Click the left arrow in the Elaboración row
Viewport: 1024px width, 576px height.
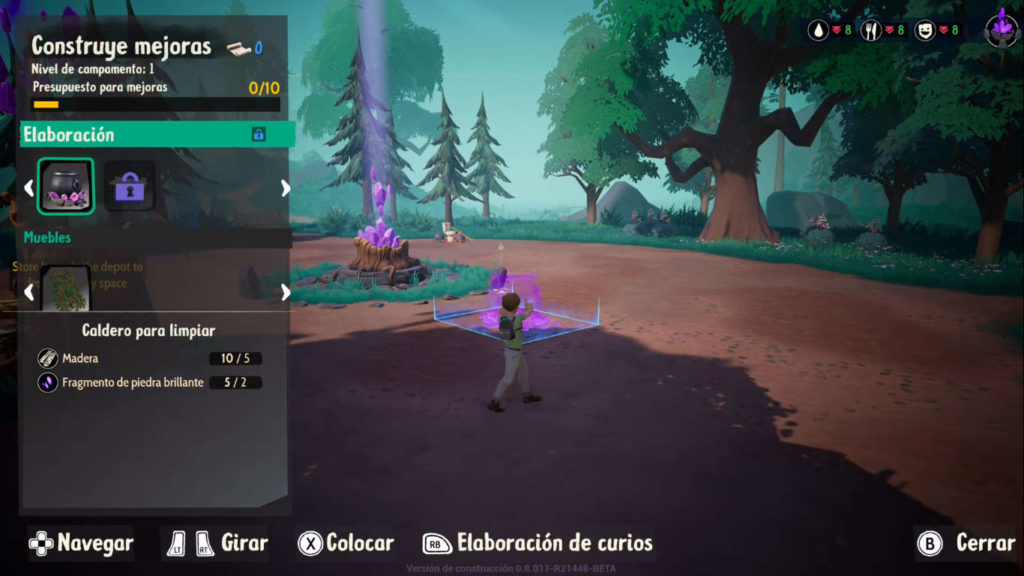click(29, 187)
